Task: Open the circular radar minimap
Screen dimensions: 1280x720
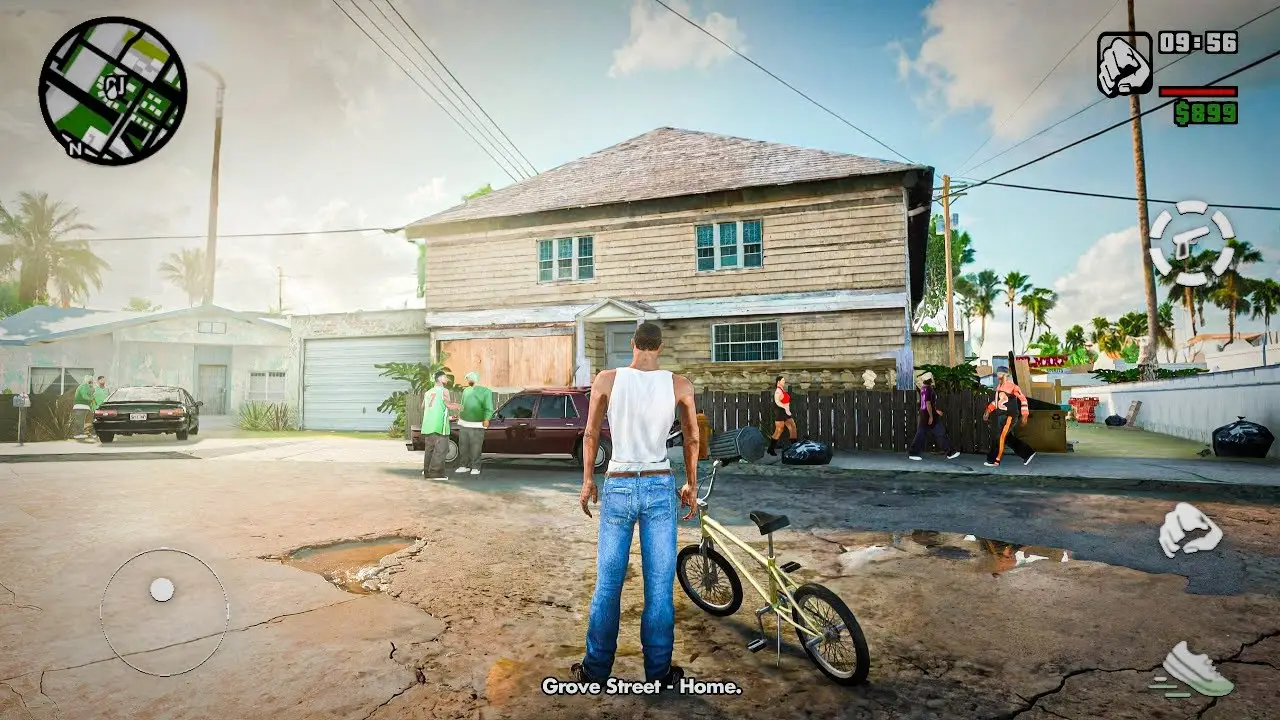Action: coord(112,91)
